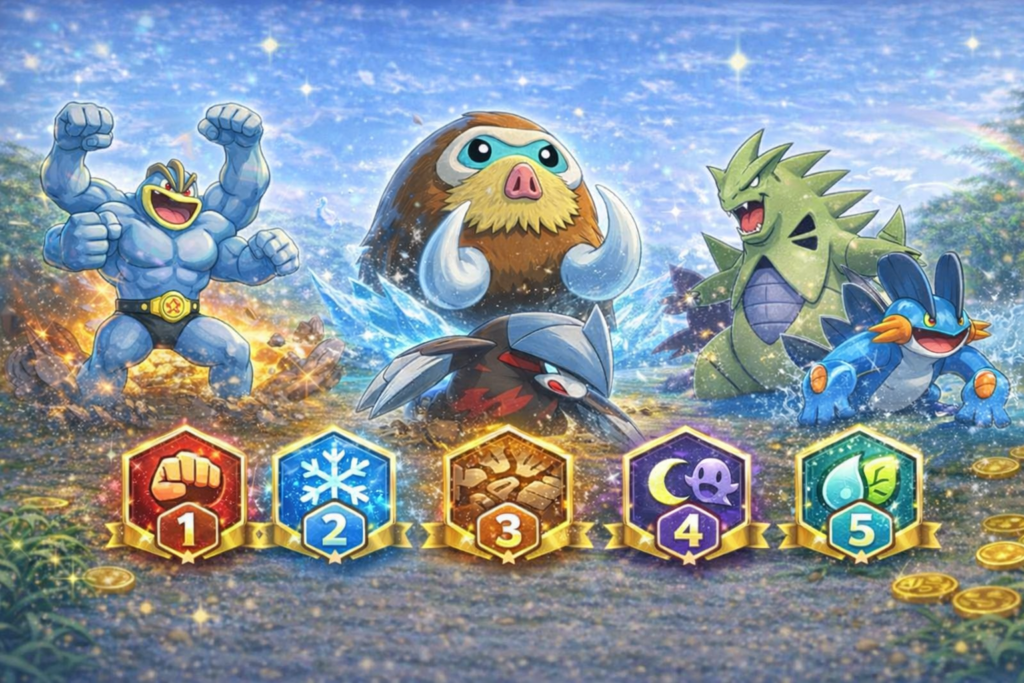
Task: Select the purple moon and ghost badge
Action: click(x=686, y=493)
